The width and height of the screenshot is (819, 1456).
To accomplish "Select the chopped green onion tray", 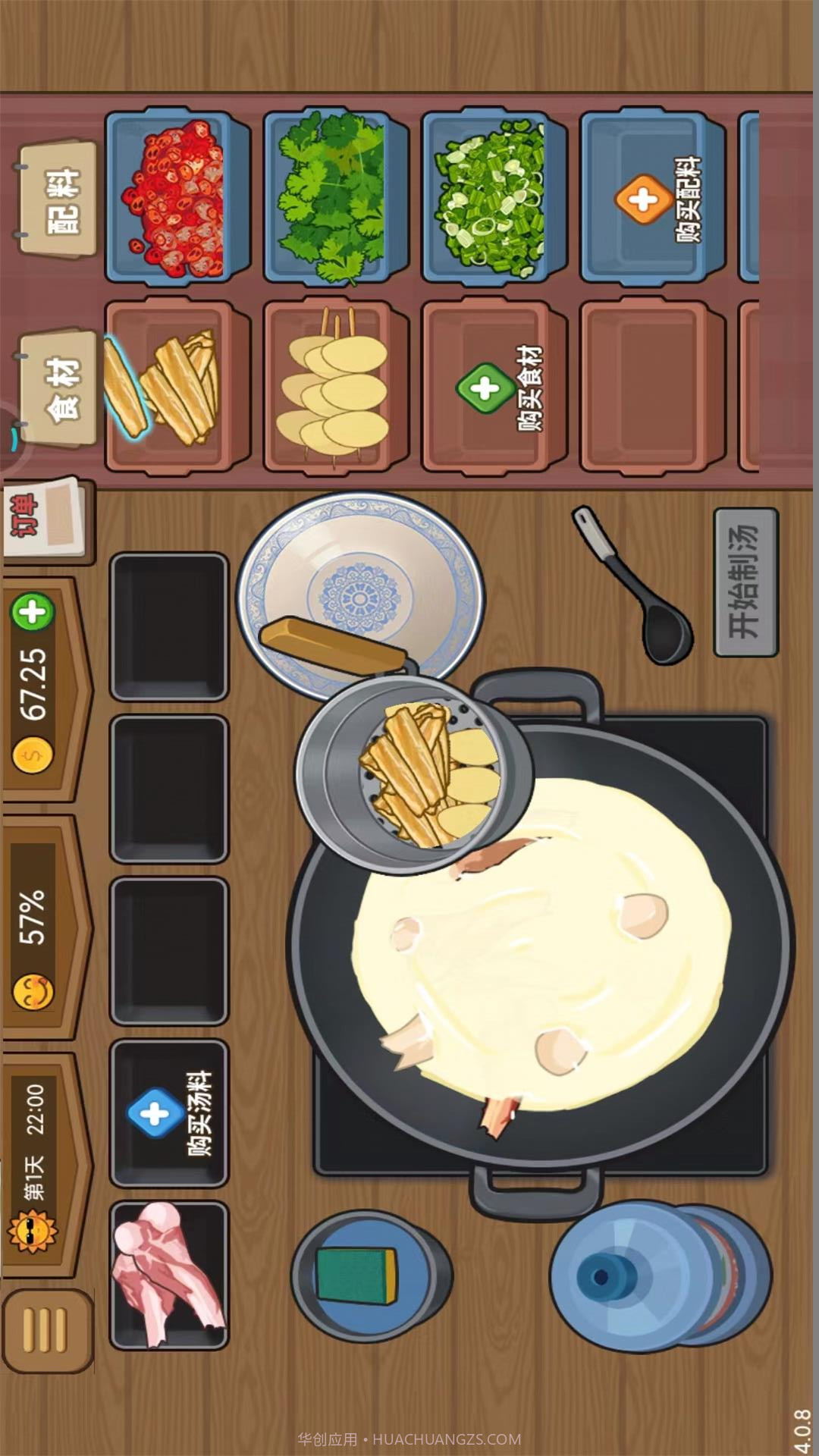I will [494, 199].
